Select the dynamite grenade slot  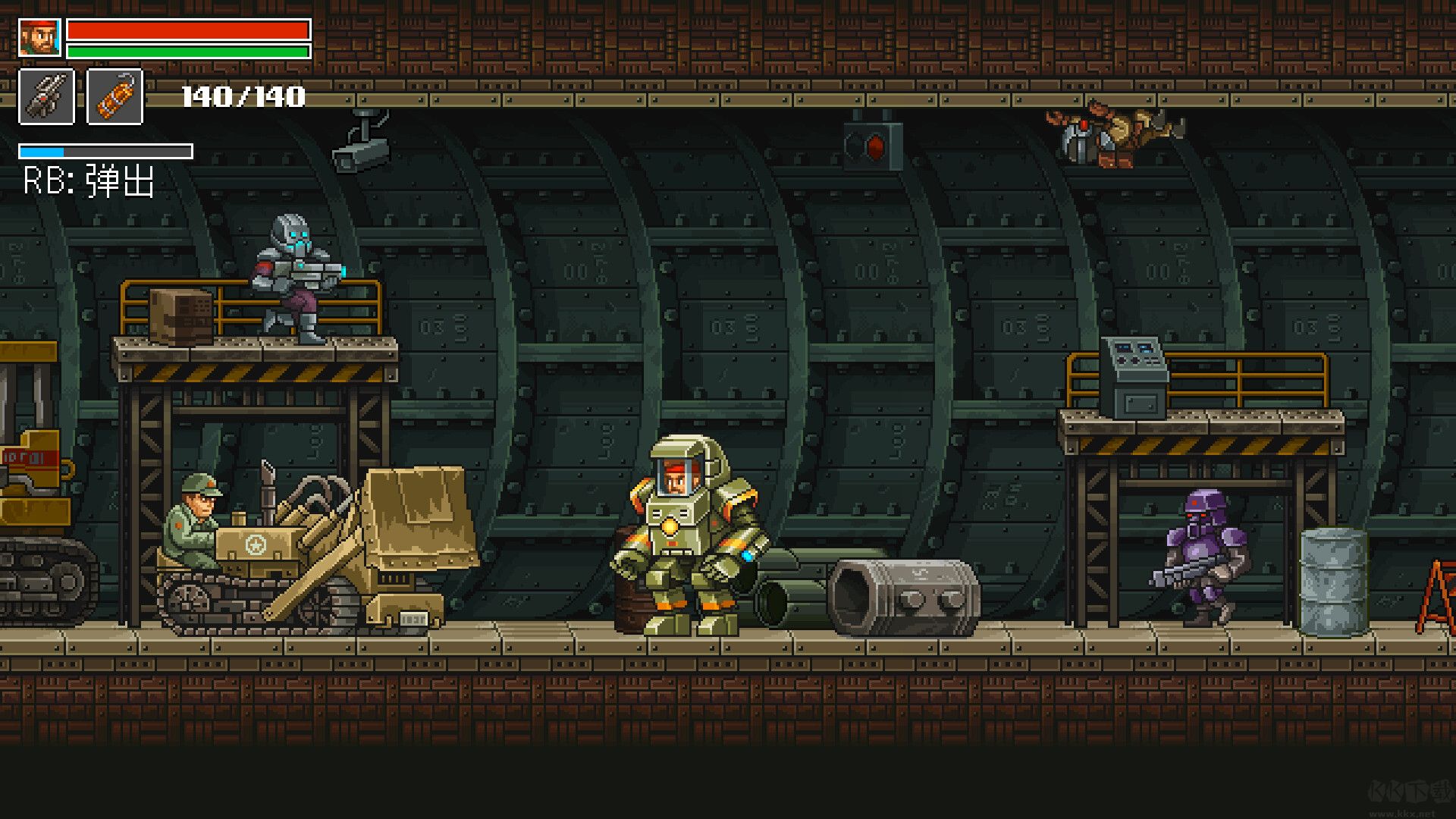point(115,96)
